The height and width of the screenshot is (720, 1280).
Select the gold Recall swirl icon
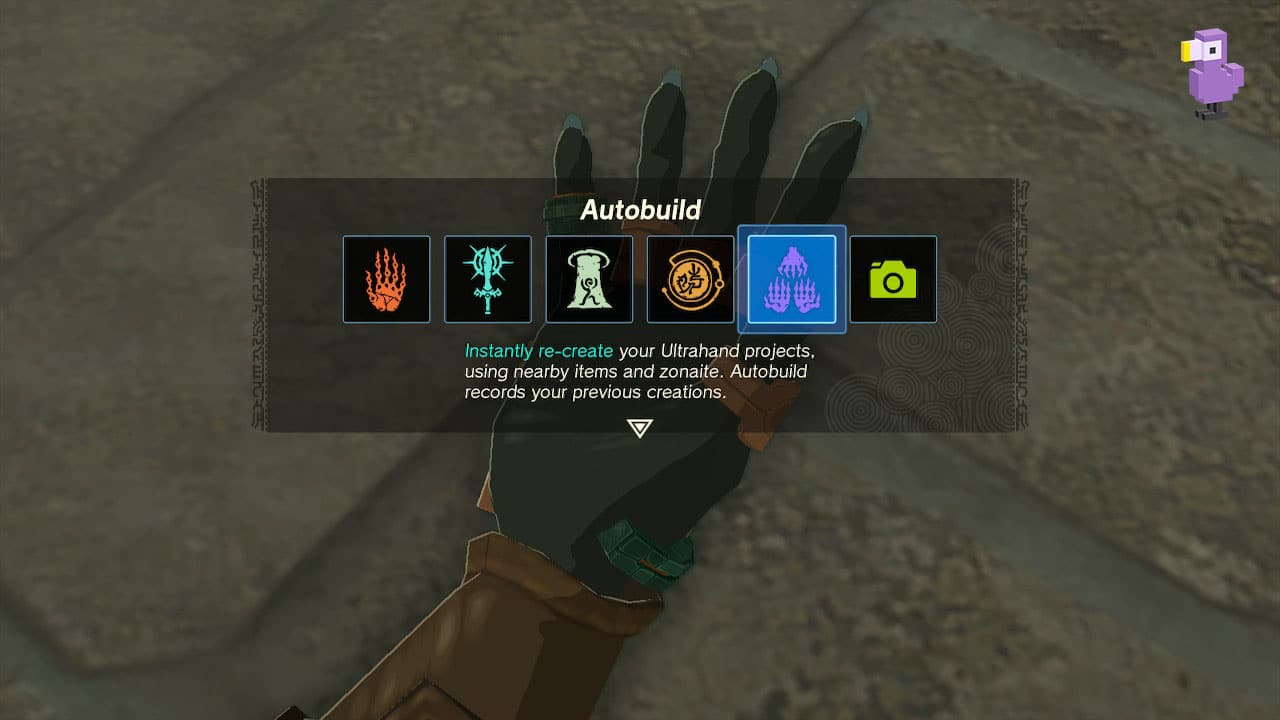pos(691,279)
